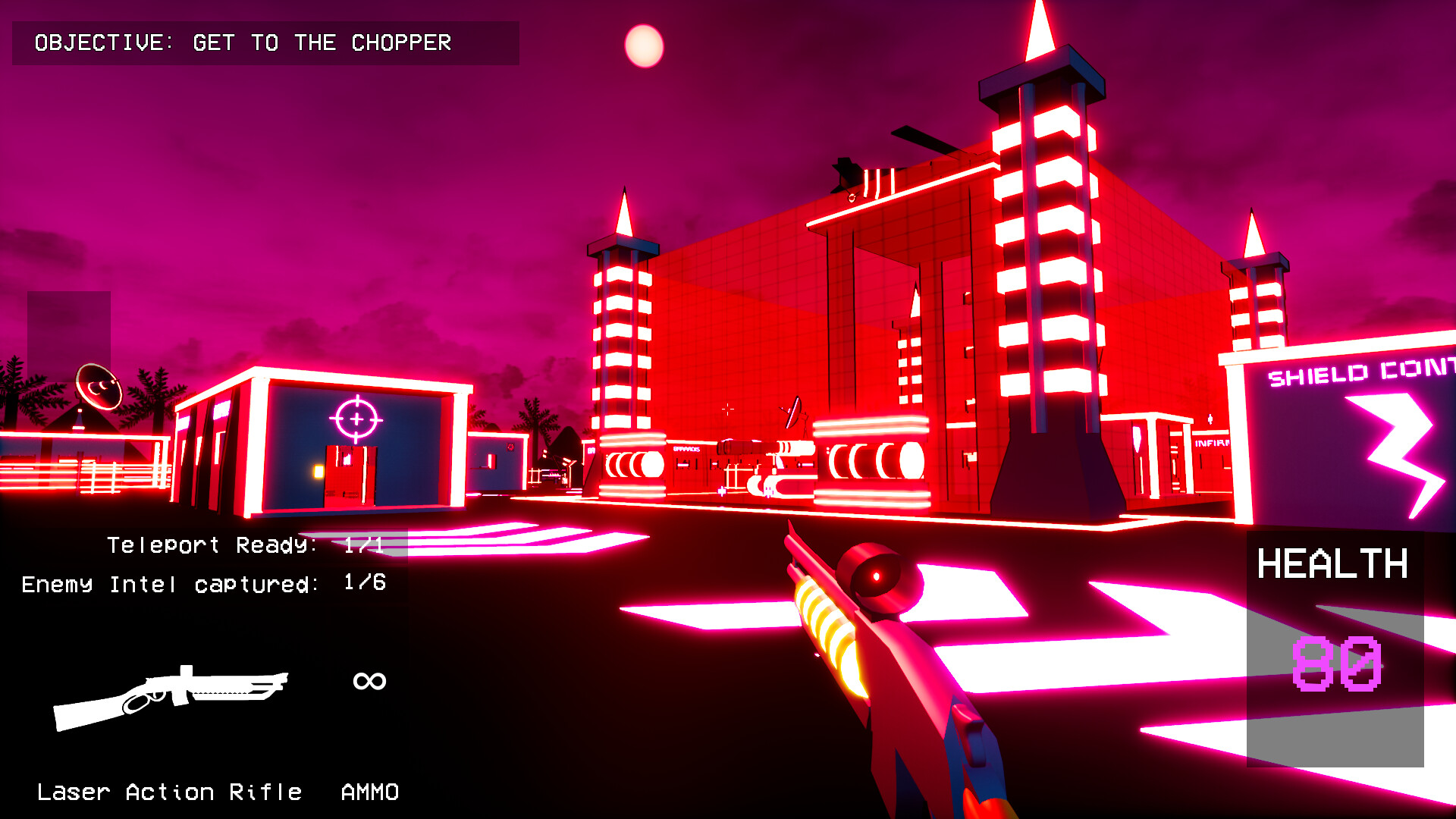Click the AMMO label near the weapon
1456x819 pixels.
coord(369,792)
